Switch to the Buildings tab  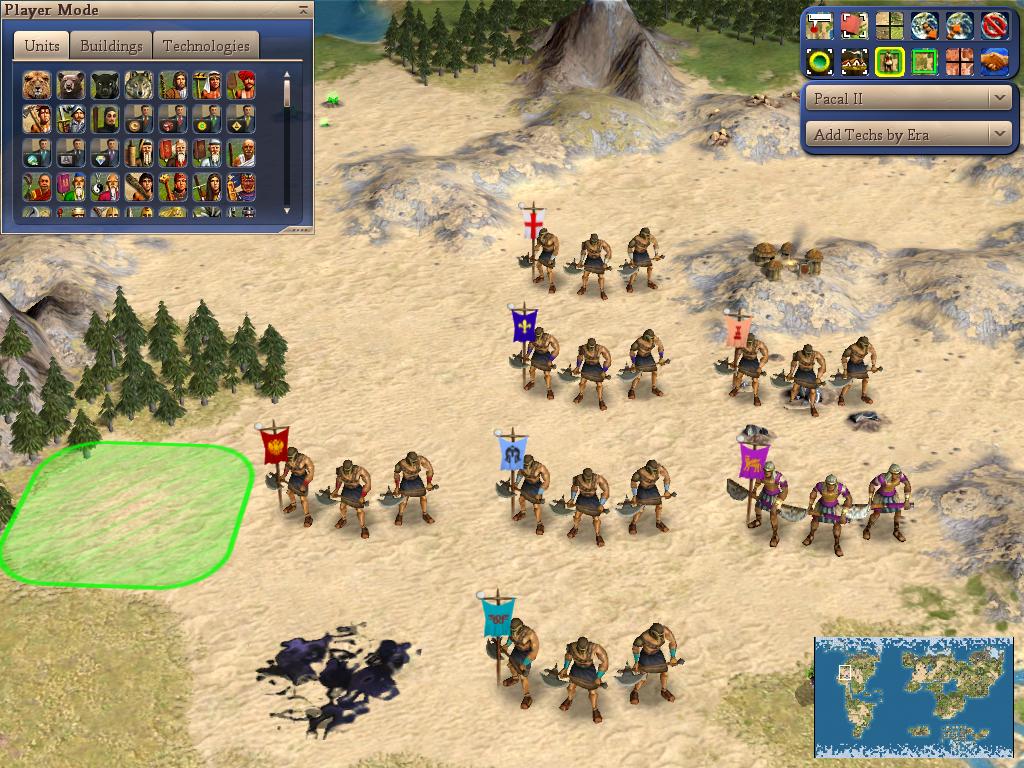point(111,46)
